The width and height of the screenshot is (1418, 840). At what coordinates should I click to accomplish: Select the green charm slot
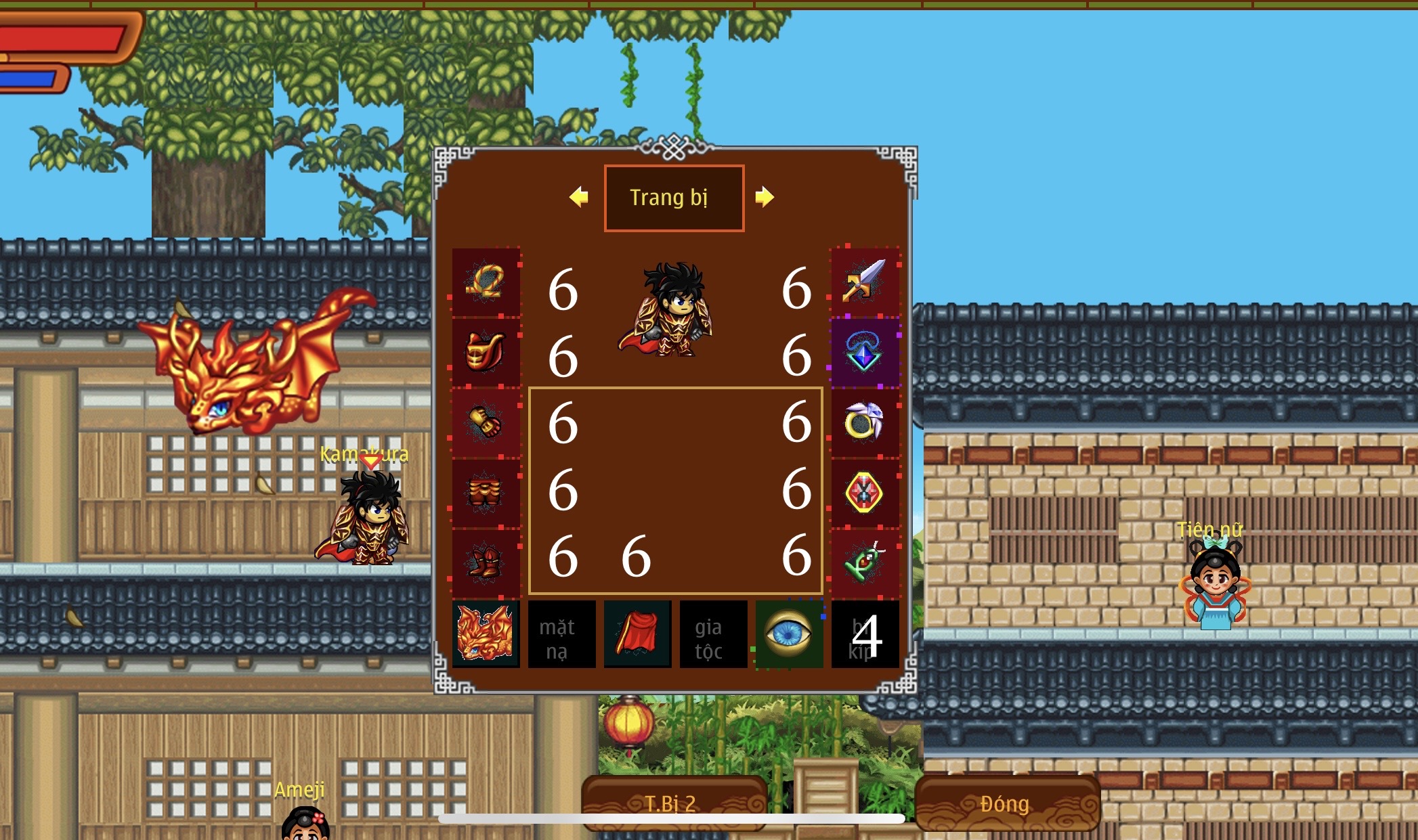coord(864,563)
